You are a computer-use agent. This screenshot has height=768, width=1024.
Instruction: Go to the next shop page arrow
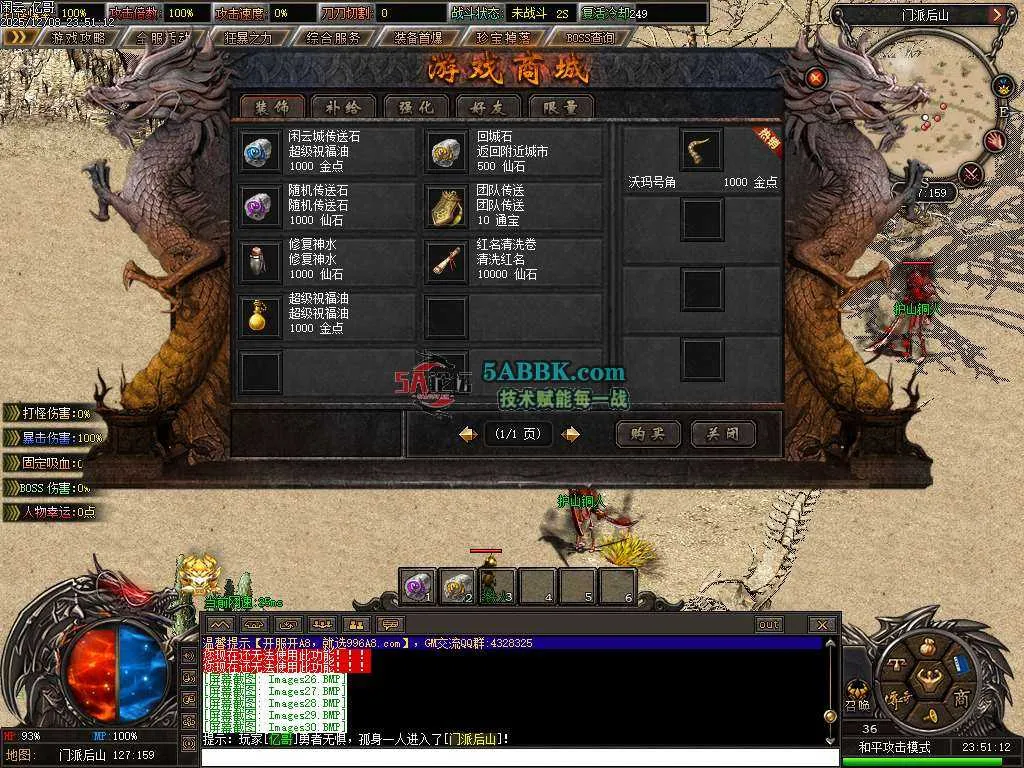coord(570,434)
